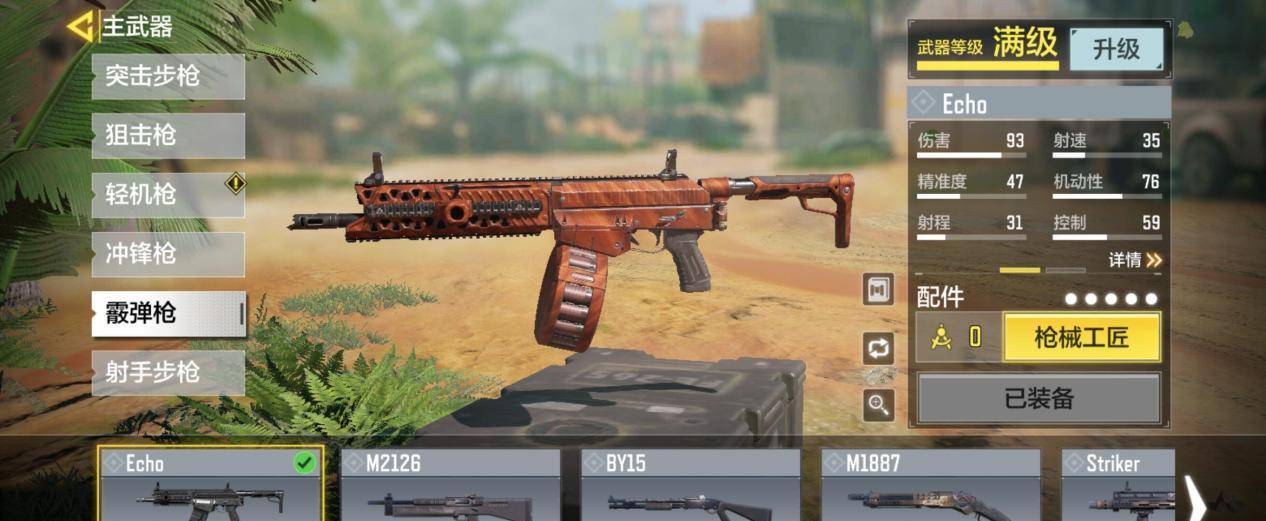
Task: Pick the BY15 shotgun card
Action: pos(690,485)
